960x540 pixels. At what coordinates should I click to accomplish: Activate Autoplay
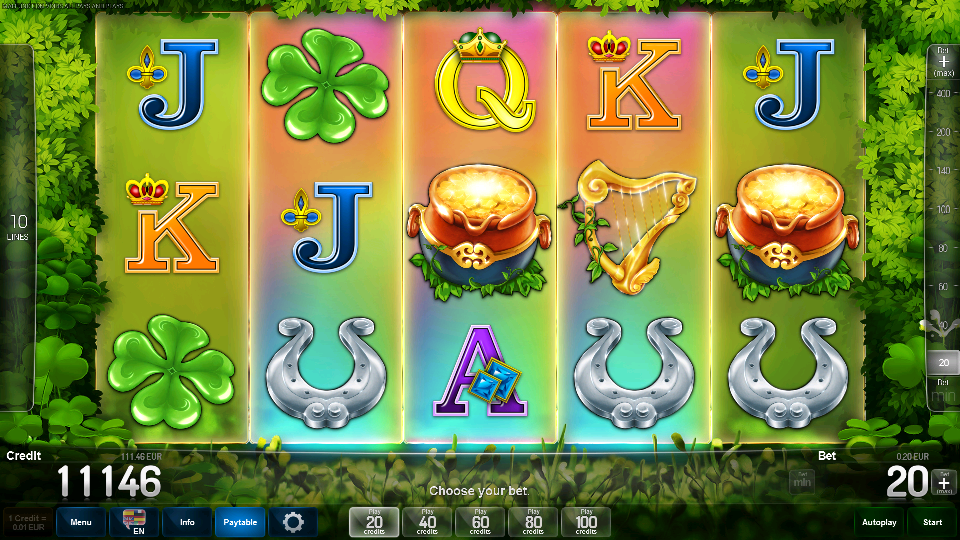(880, 522)
